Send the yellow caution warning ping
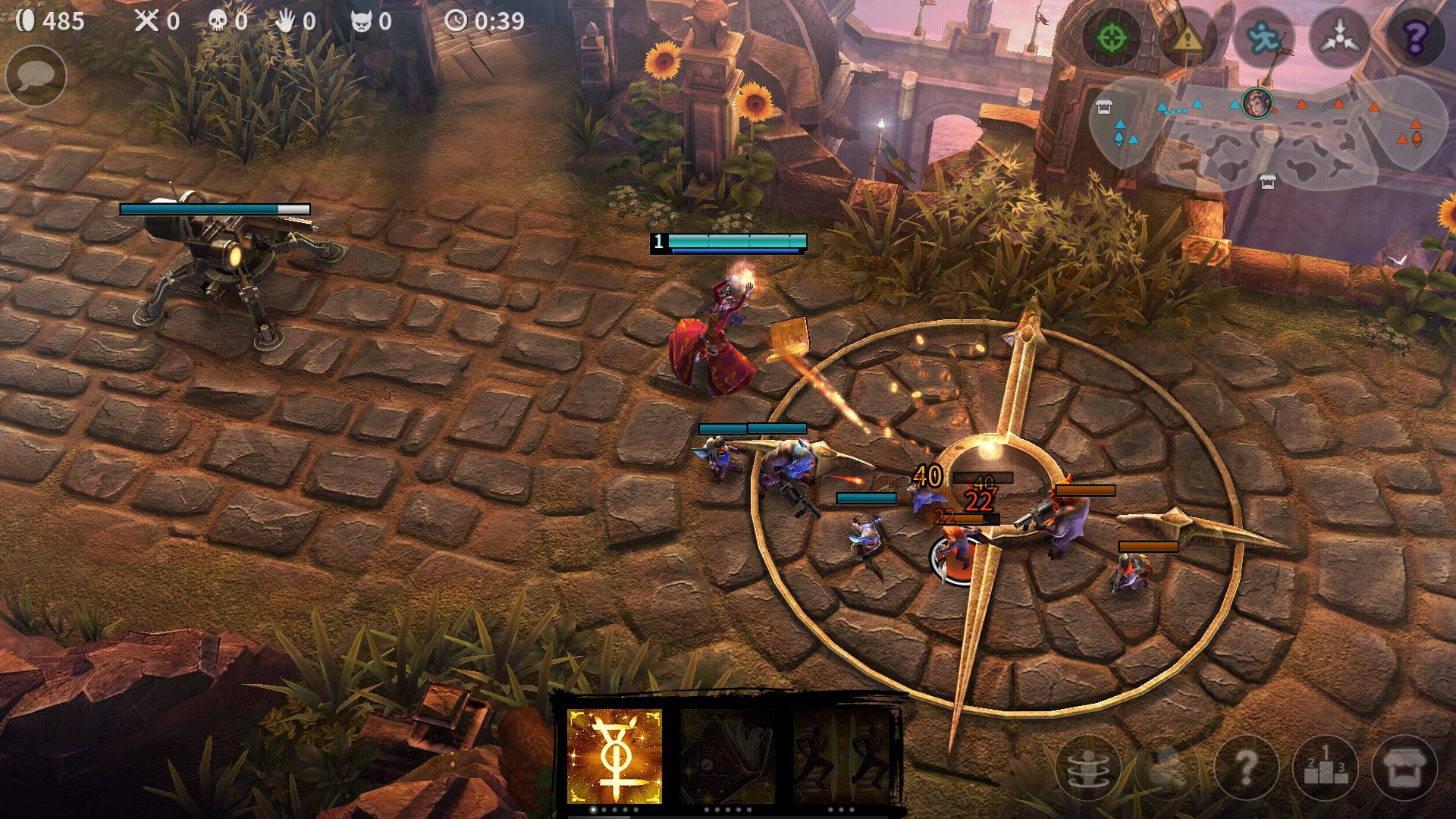1456x819 pixels. [1188, 36]
